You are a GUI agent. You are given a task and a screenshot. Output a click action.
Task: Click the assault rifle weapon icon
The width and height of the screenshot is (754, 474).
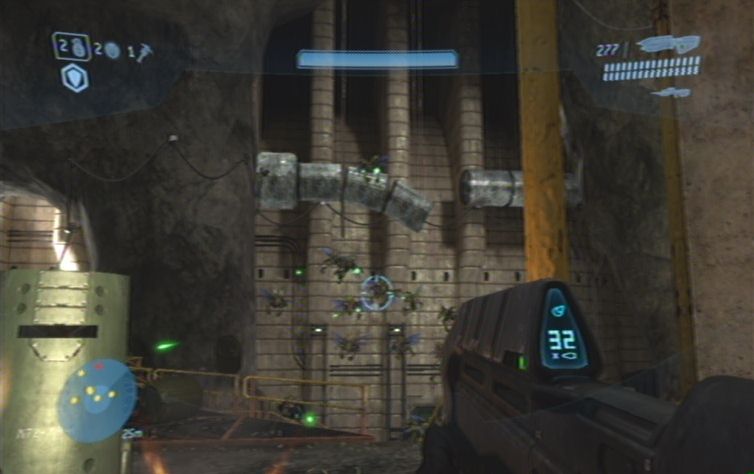[667, 45]
